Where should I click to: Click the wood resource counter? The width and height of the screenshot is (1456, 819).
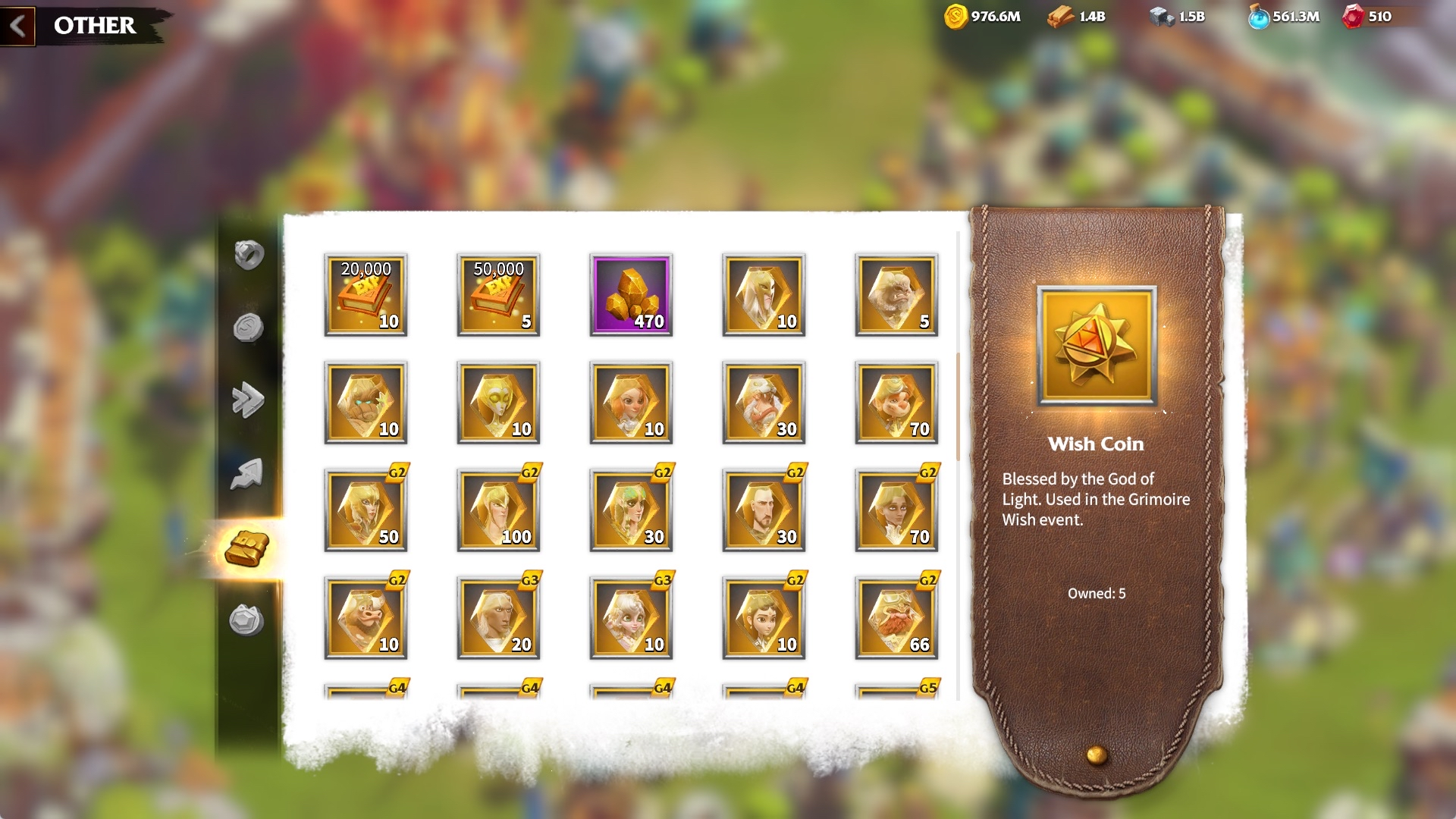coord(1077,17)
